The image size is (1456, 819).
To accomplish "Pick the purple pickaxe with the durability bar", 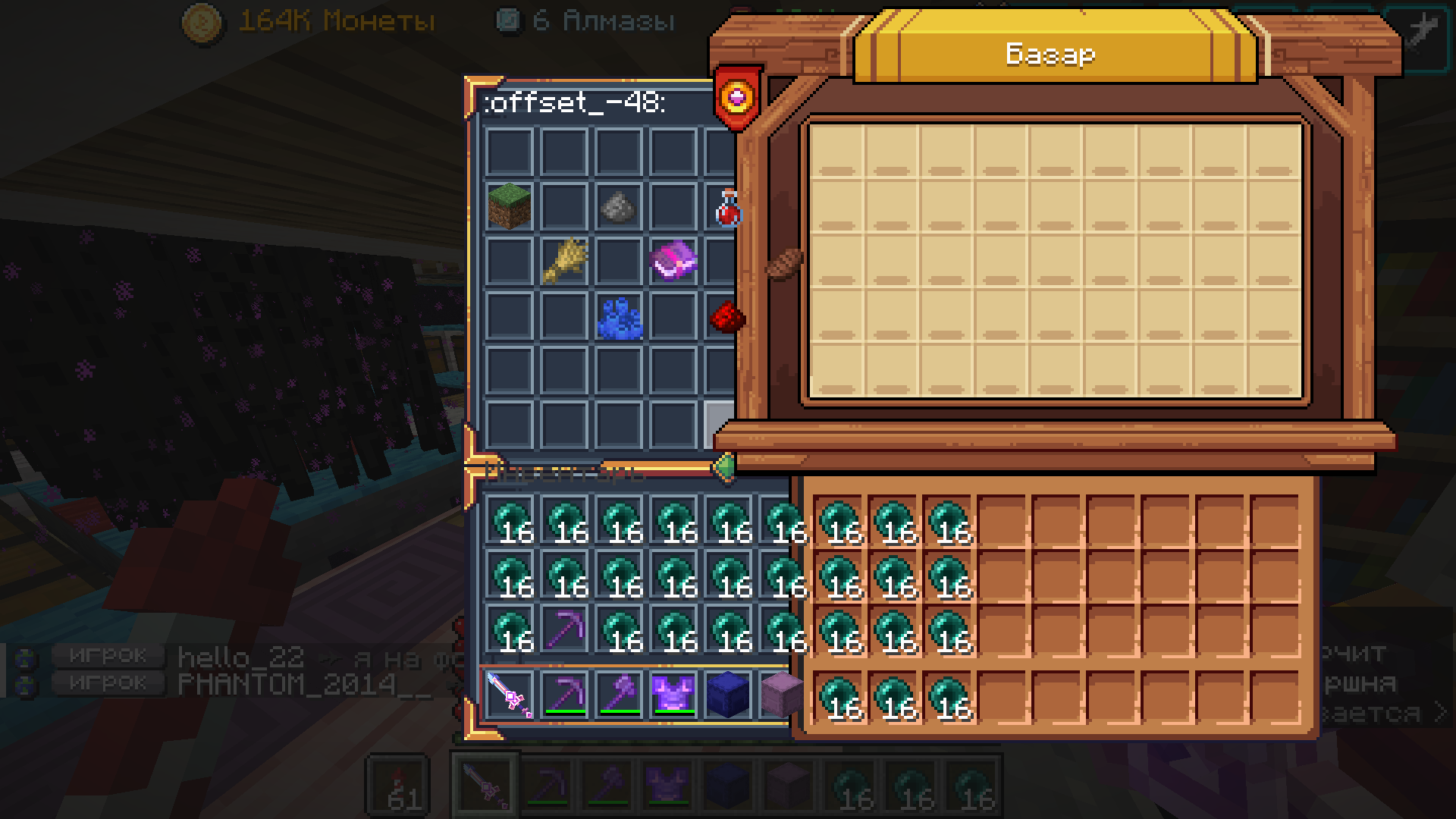I will coord(564,694).
